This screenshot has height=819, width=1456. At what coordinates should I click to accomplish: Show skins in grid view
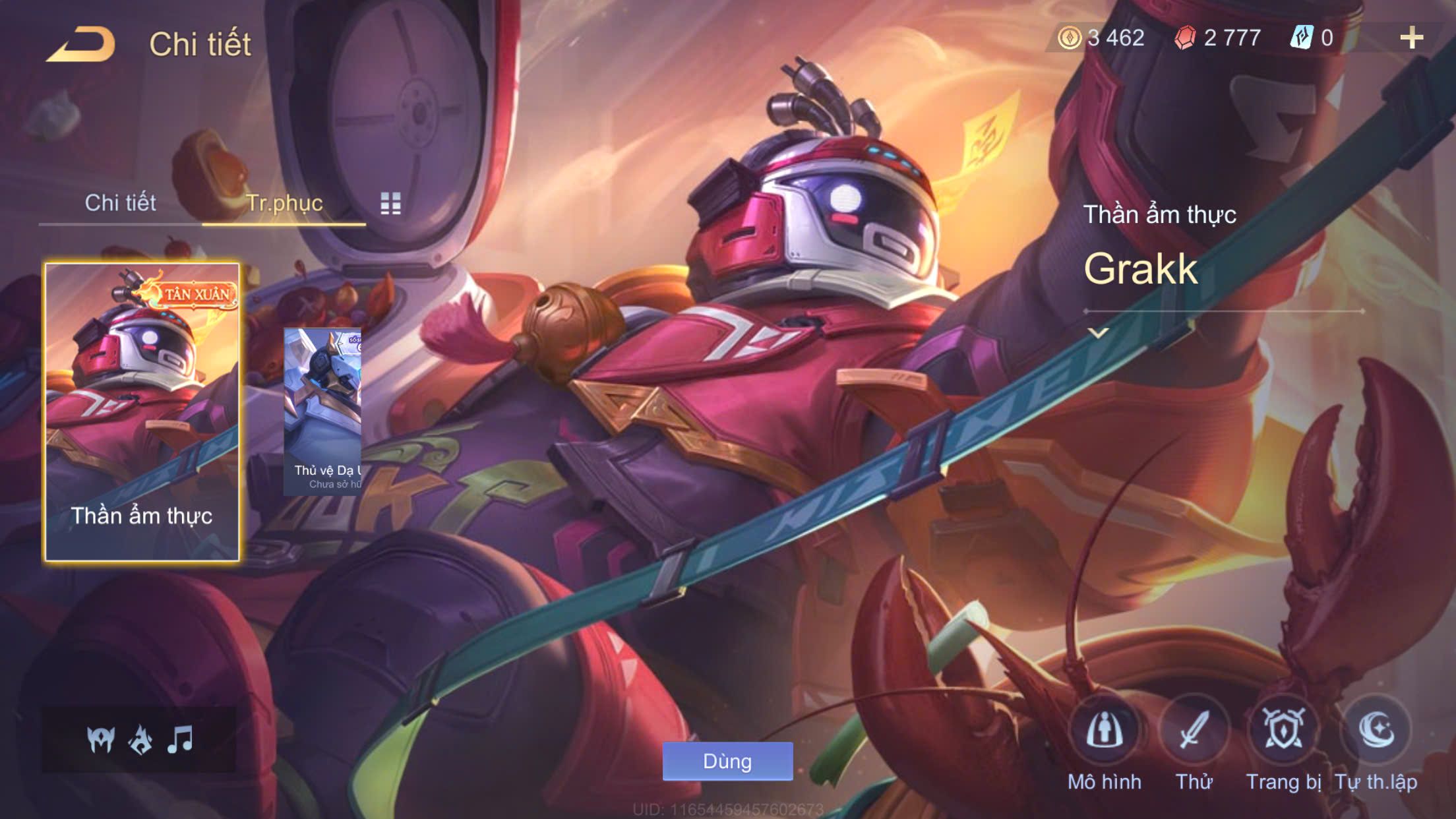[390, 204]
